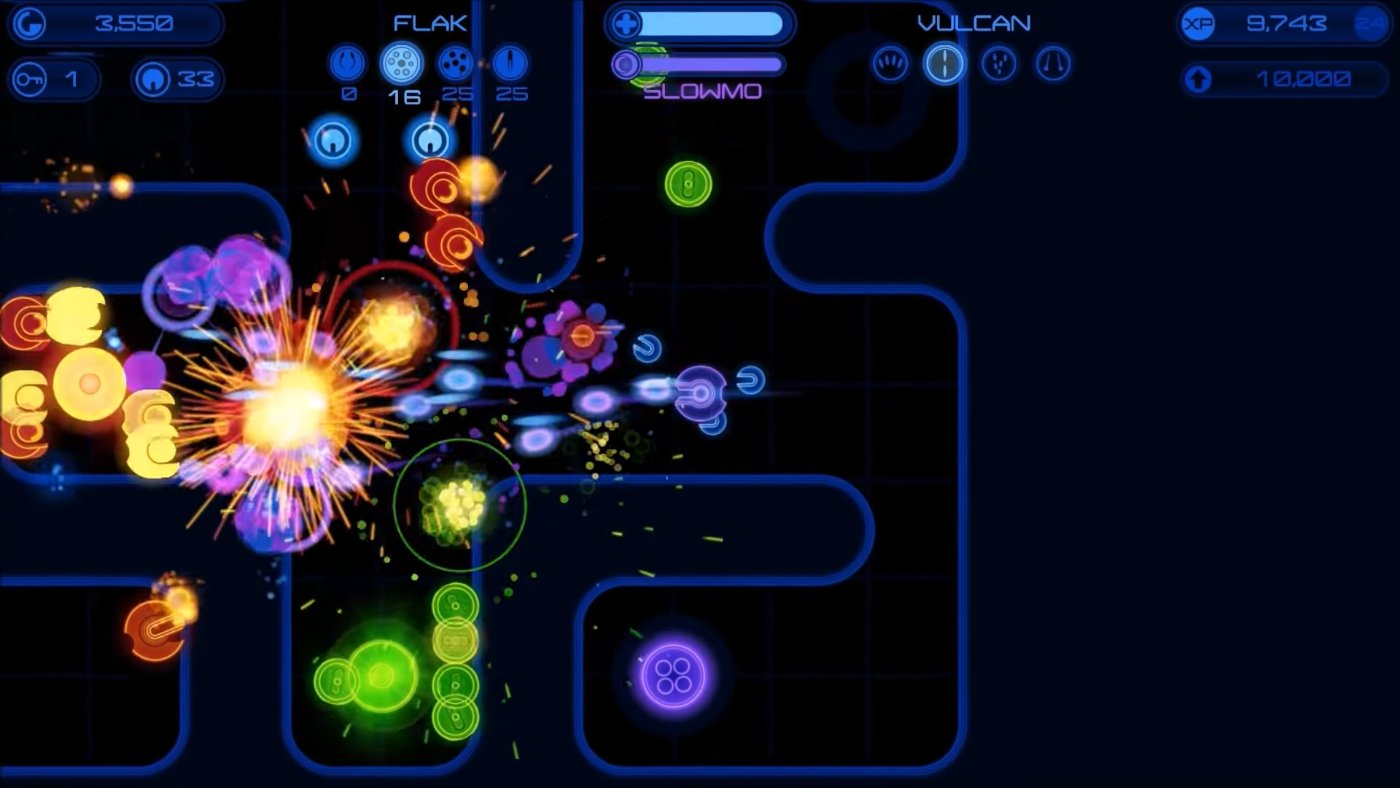
Task: Select the dark FLAK cluster icon with 25 ammo
Action: click(x=457, y=62)
